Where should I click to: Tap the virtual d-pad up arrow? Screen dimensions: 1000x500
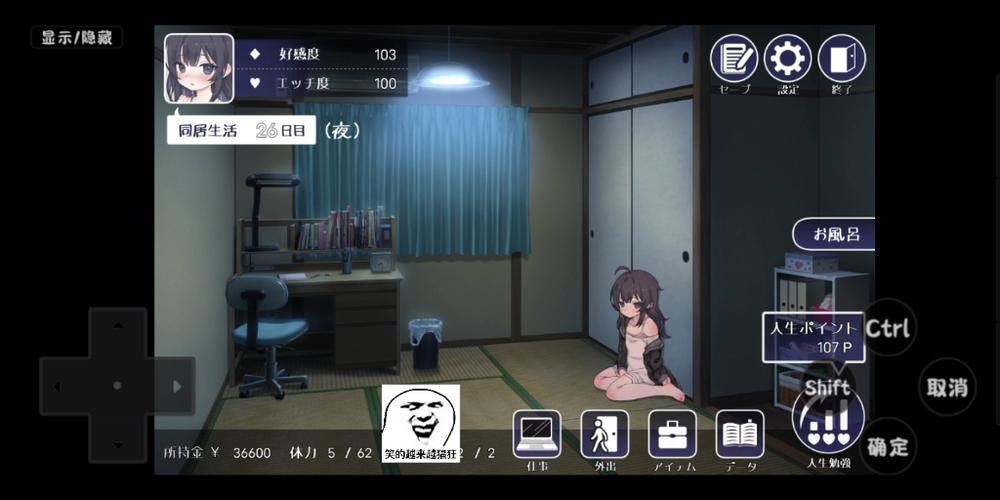click(118, 327)
